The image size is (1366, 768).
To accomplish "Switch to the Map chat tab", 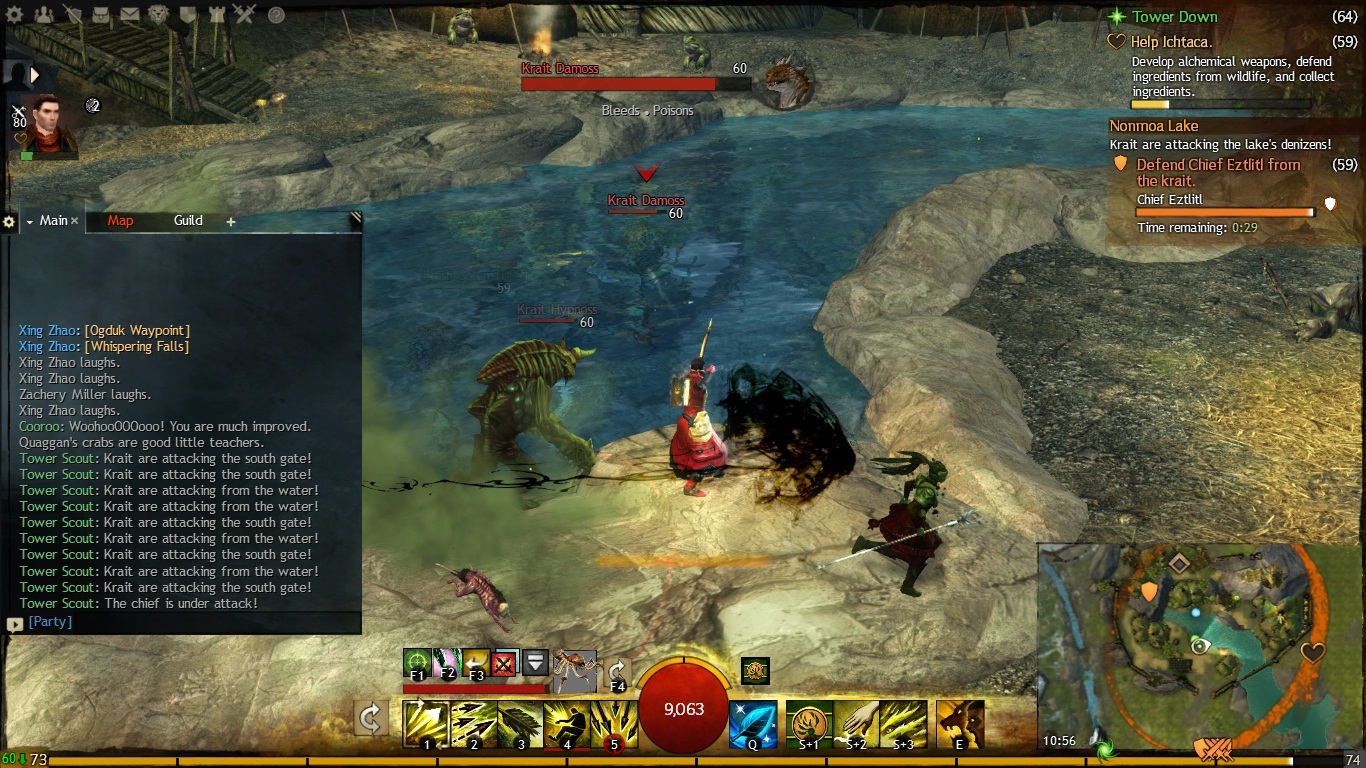I will (120, 221).
